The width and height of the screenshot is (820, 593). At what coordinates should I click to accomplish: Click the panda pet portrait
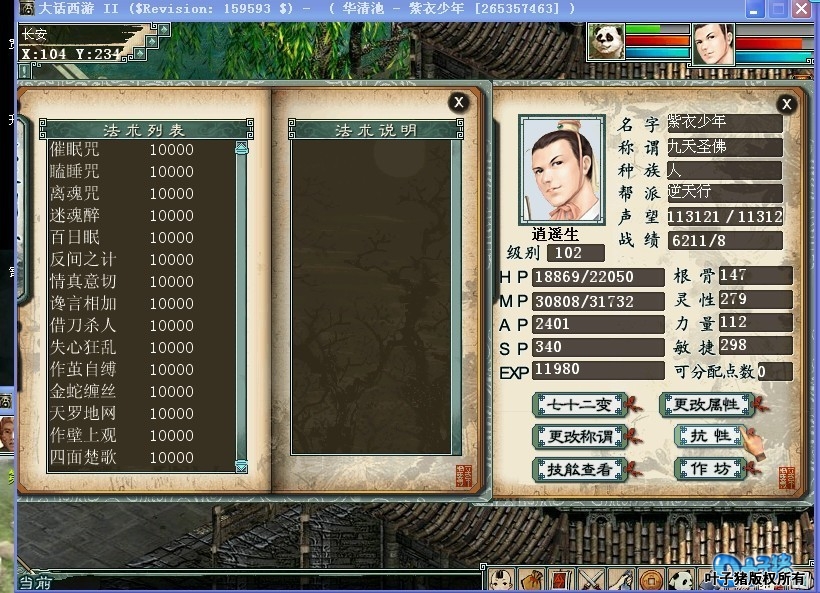(606, 43)
